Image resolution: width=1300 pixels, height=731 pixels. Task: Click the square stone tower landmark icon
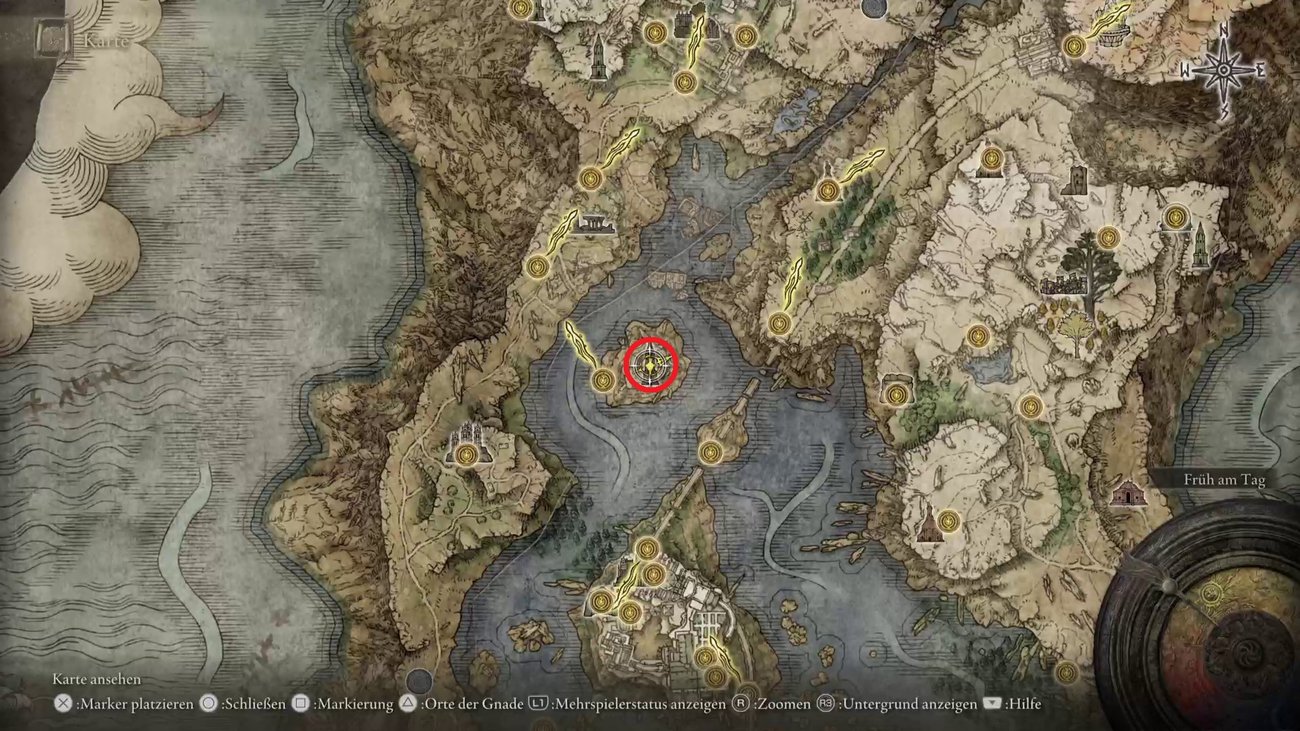click(1076, 180)
